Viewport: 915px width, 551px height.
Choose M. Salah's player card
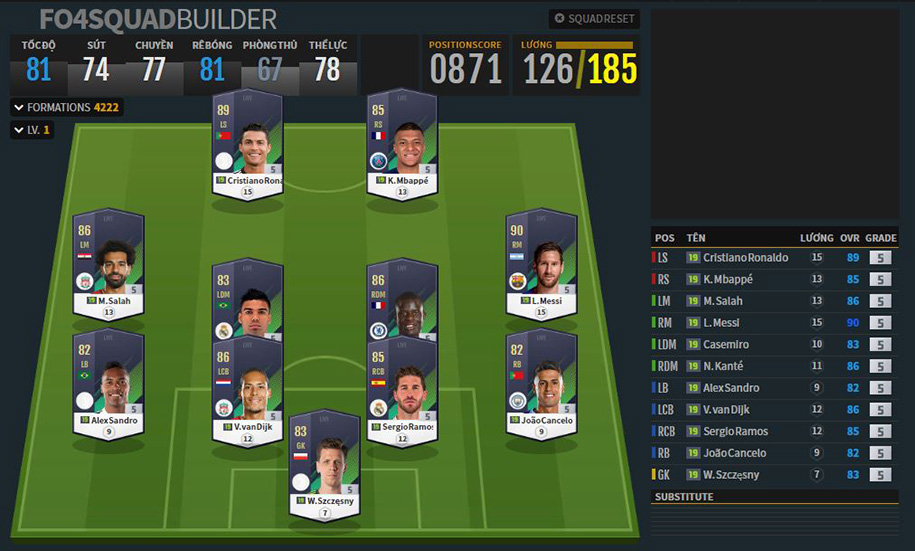[109, 265]
